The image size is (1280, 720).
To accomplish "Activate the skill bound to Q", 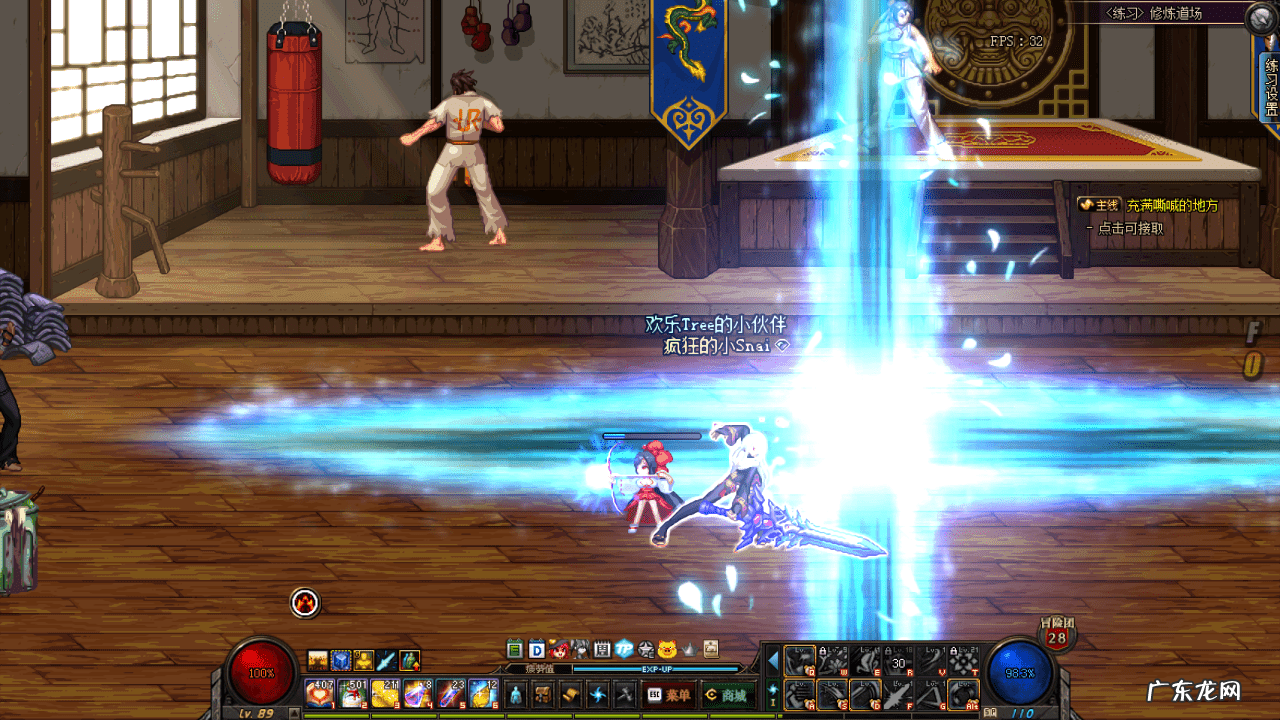I will (799, 661).
